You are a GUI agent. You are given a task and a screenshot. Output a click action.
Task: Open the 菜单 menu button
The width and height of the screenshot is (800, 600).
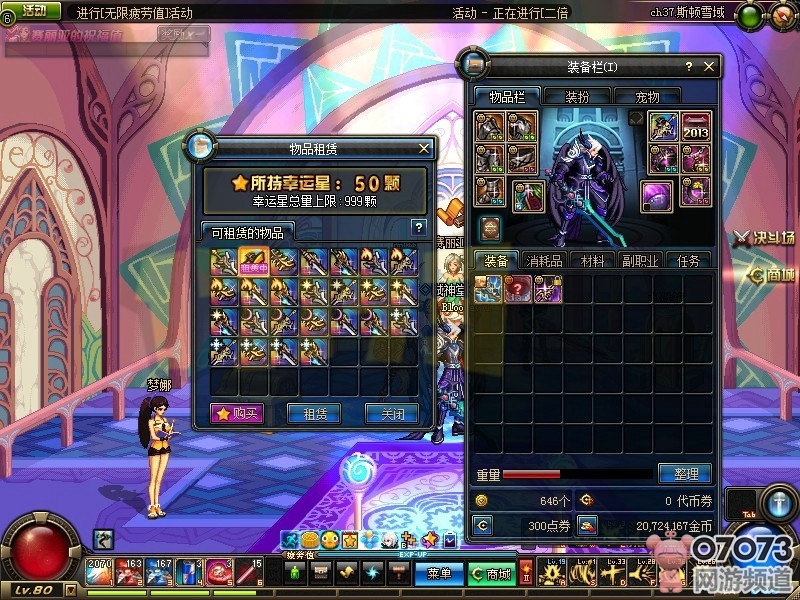(x=439, y=574)
